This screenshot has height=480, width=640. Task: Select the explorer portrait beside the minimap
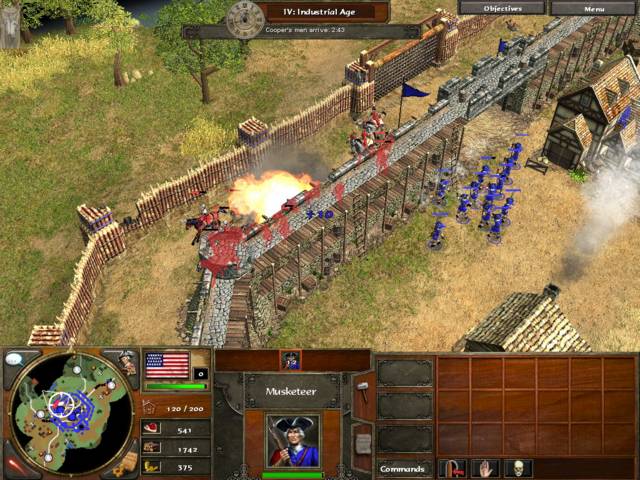[125, 362]
